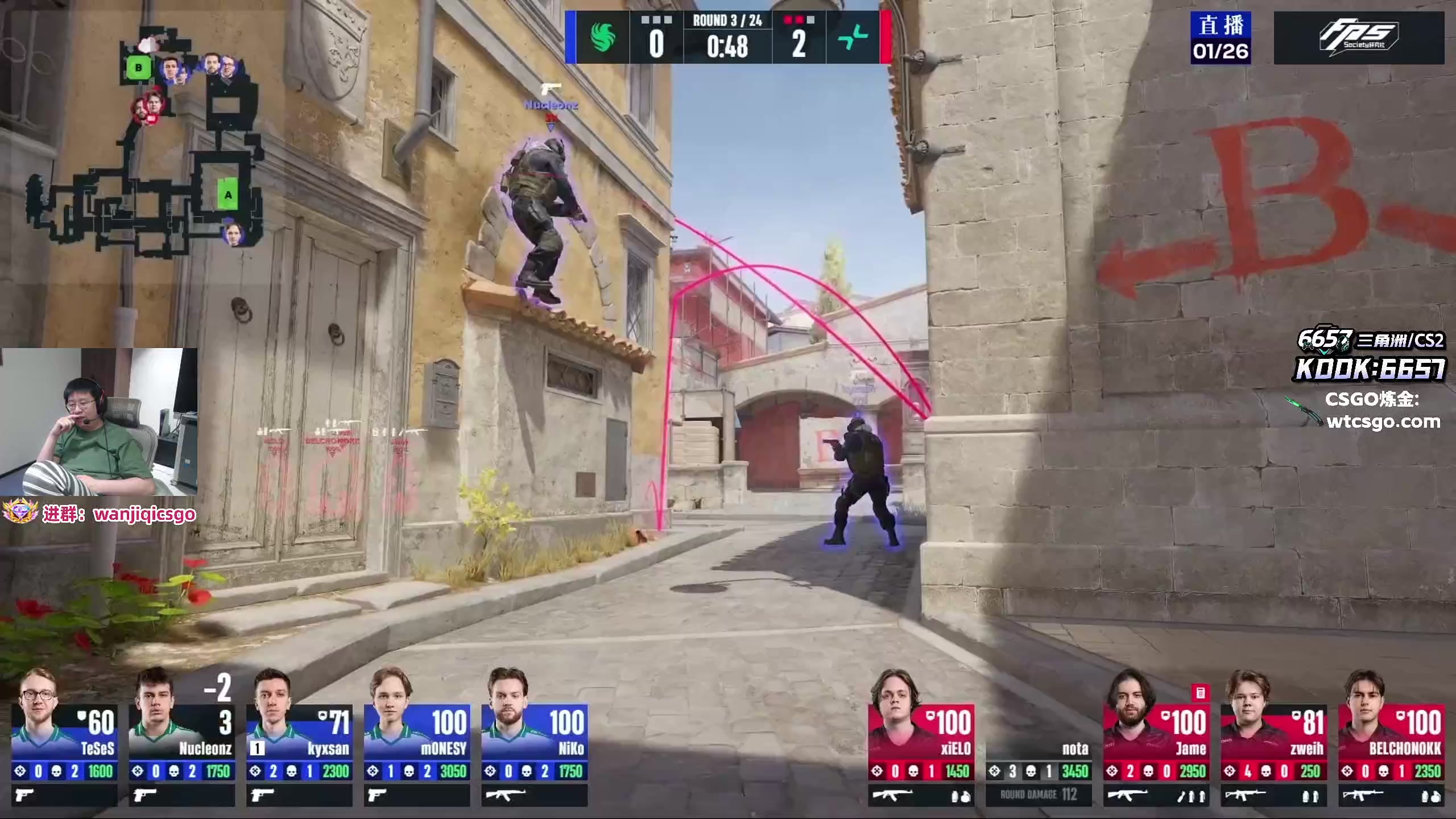Open the wtcsgo.com overlay link
The height and width of the screenshot is (819, 1456).
coord(1383,422)
